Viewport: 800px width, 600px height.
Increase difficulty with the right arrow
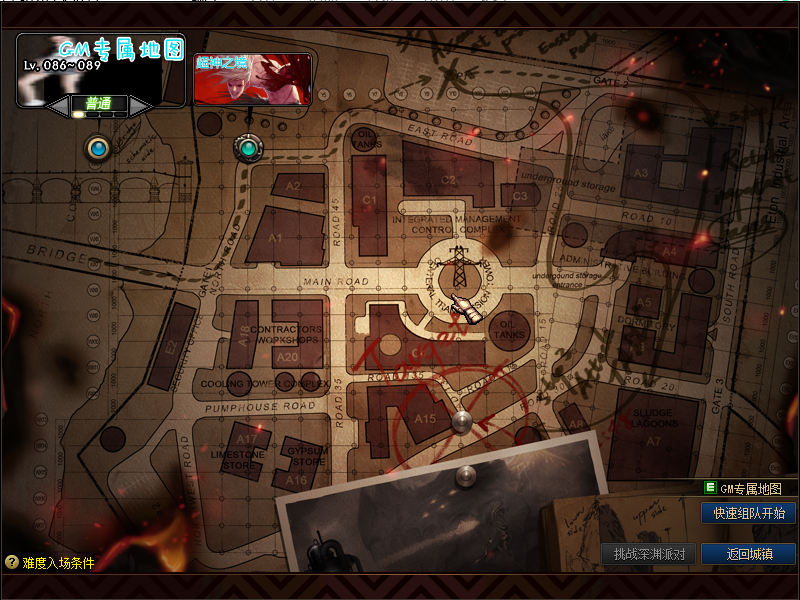139,104
